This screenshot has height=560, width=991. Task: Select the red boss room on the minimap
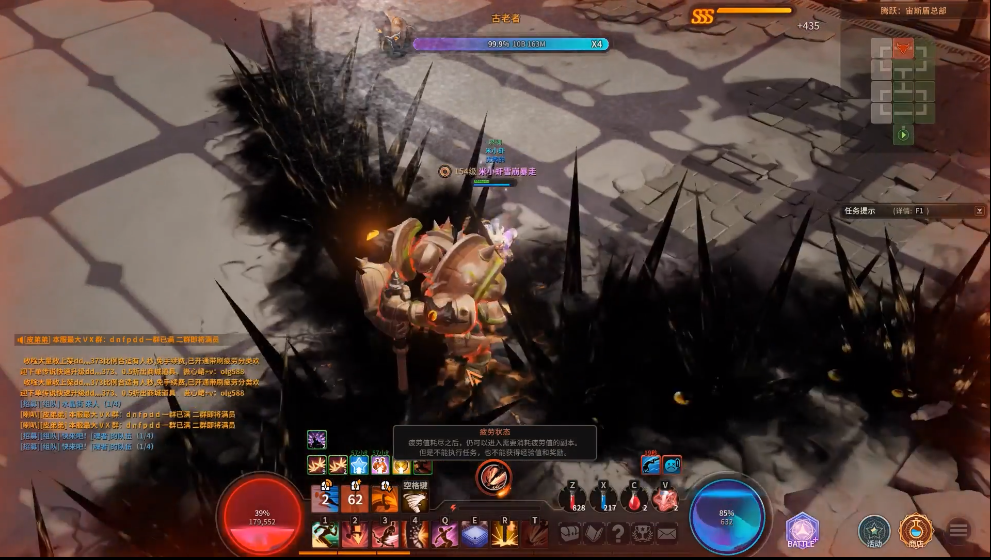[904, 48]
